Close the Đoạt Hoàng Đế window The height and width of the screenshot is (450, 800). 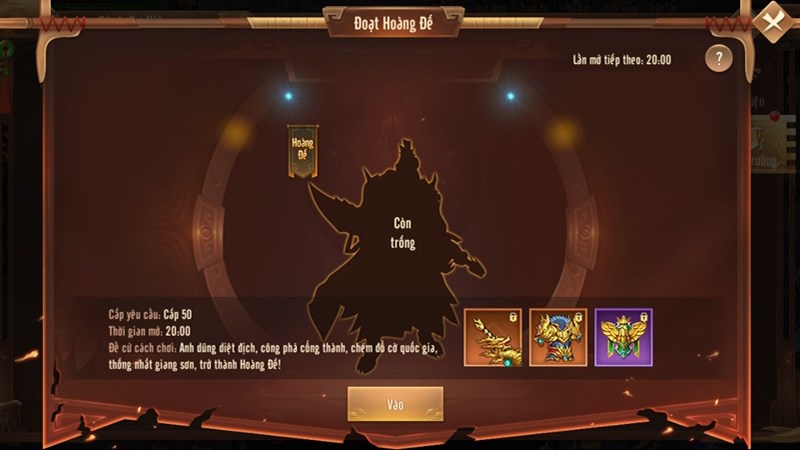773,21
